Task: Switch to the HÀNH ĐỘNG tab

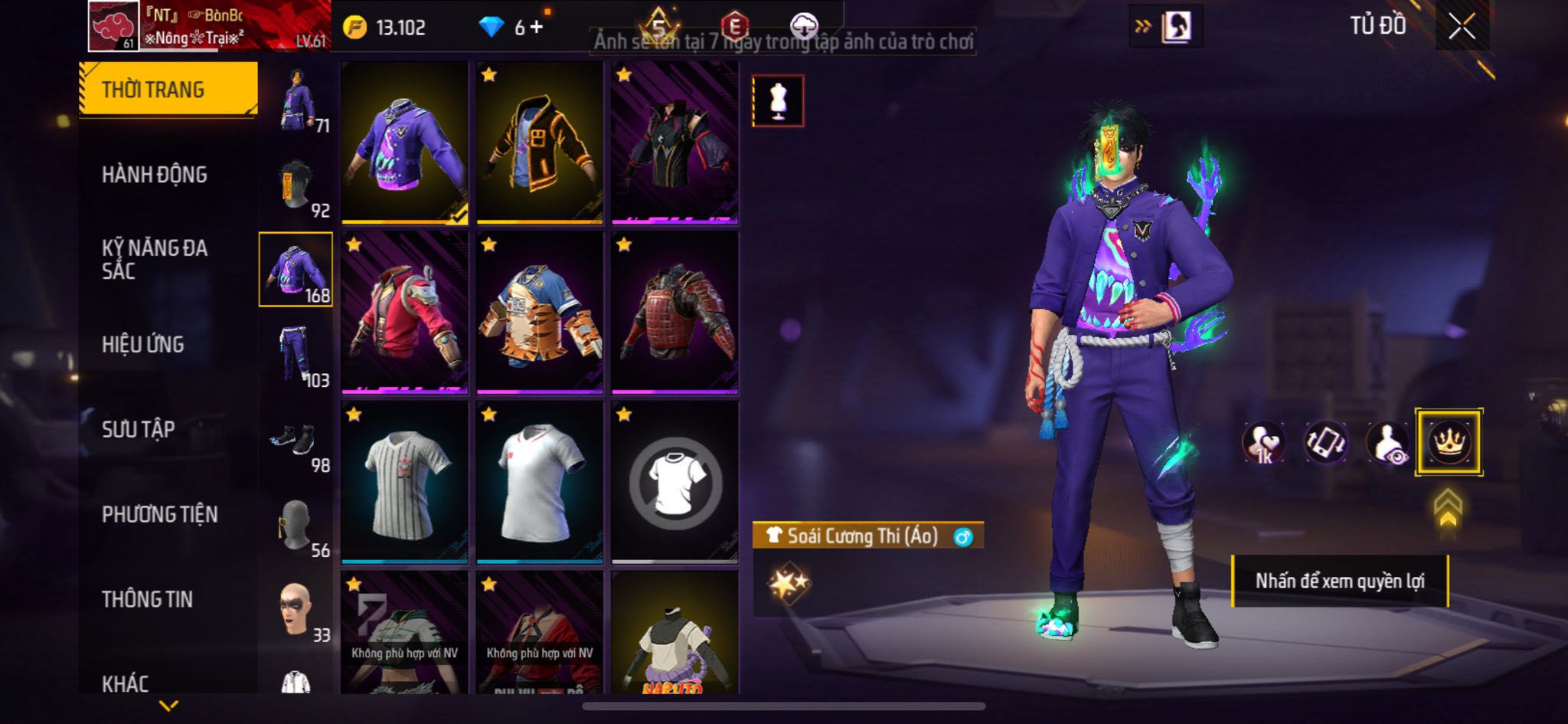Action: click(155, 175)
